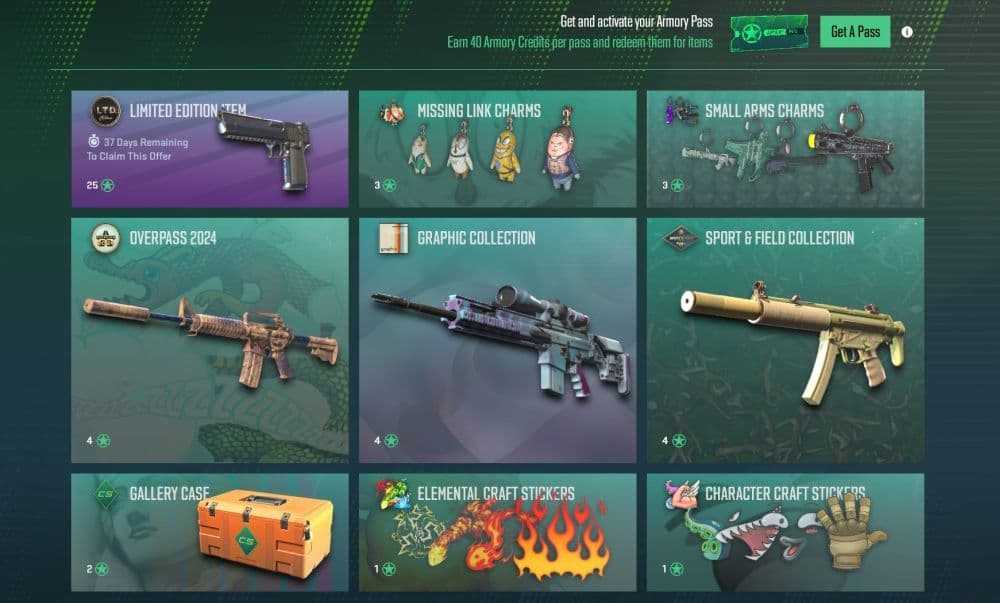Select the Limited Edition Item tile
The width and height of the screenshot is (1000, 603).
210,149
